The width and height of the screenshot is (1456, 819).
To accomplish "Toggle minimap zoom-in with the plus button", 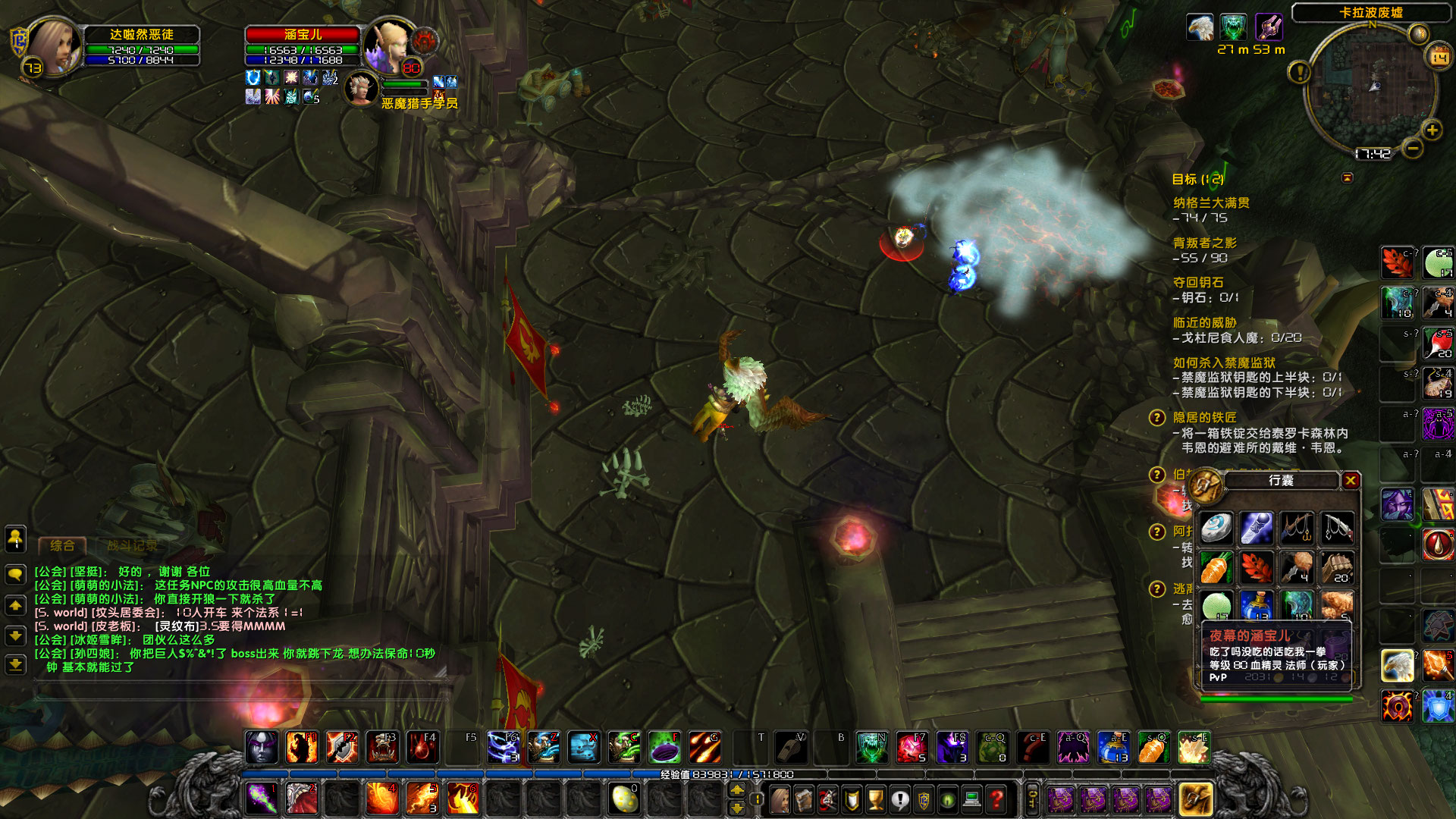I will click(1432, 130).
